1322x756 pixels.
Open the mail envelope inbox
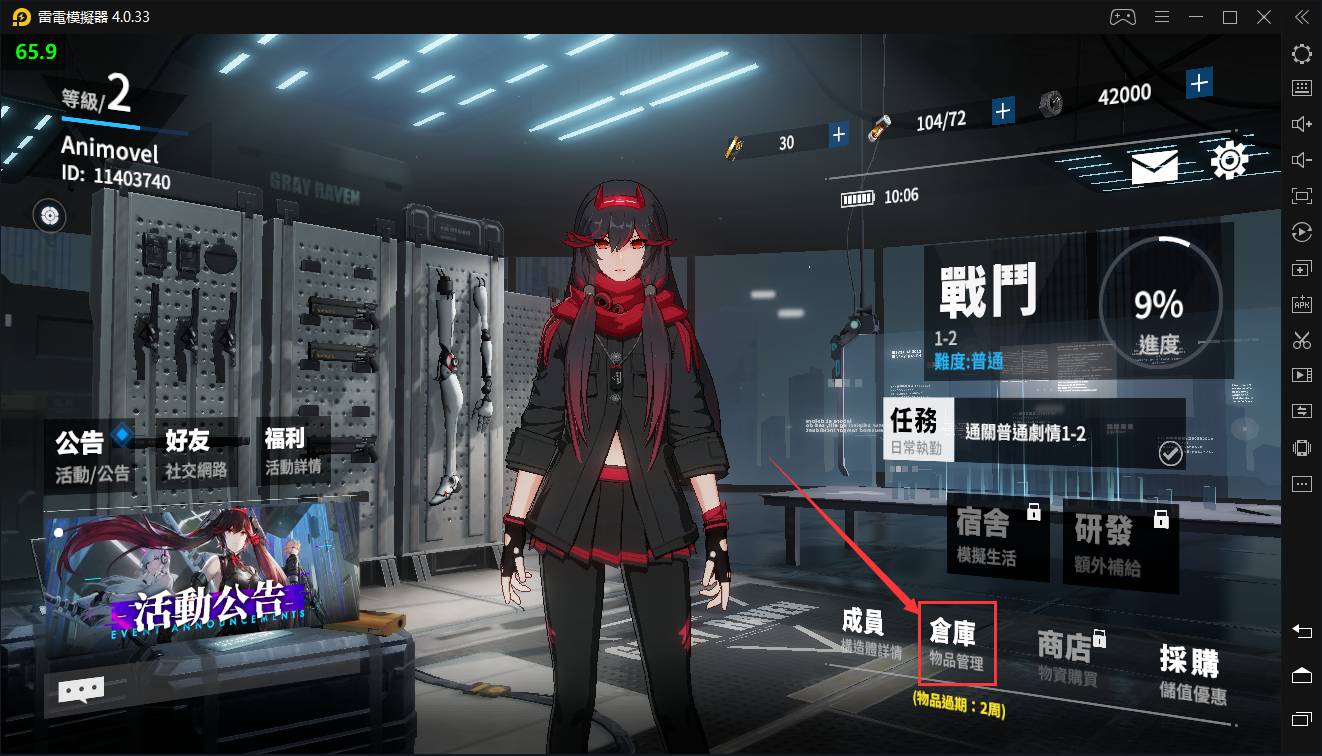pyautogui.click(x=1154, y=166)
